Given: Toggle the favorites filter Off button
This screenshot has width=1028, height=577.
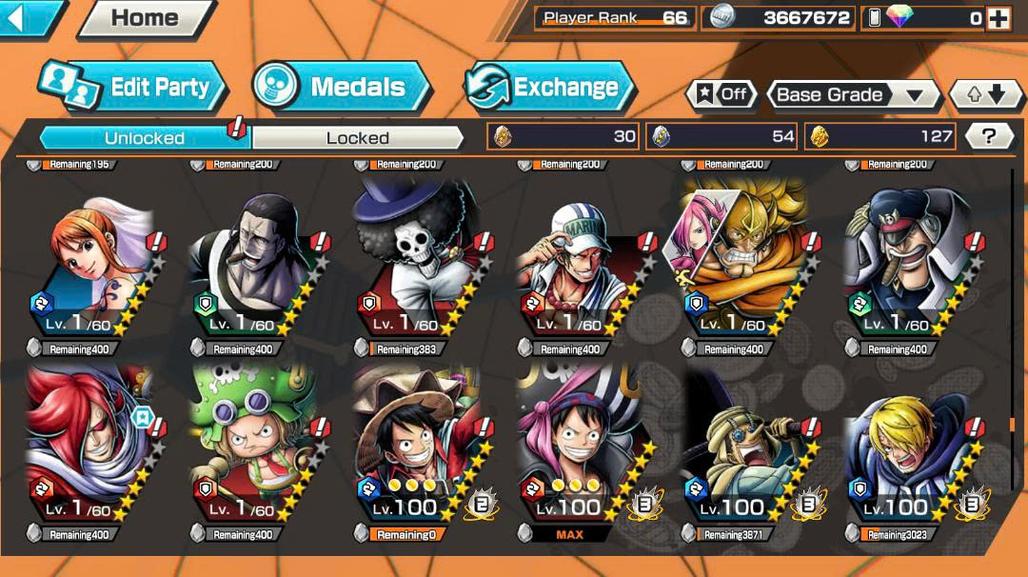Looking at the screenshot, I should tap(721, 95).
